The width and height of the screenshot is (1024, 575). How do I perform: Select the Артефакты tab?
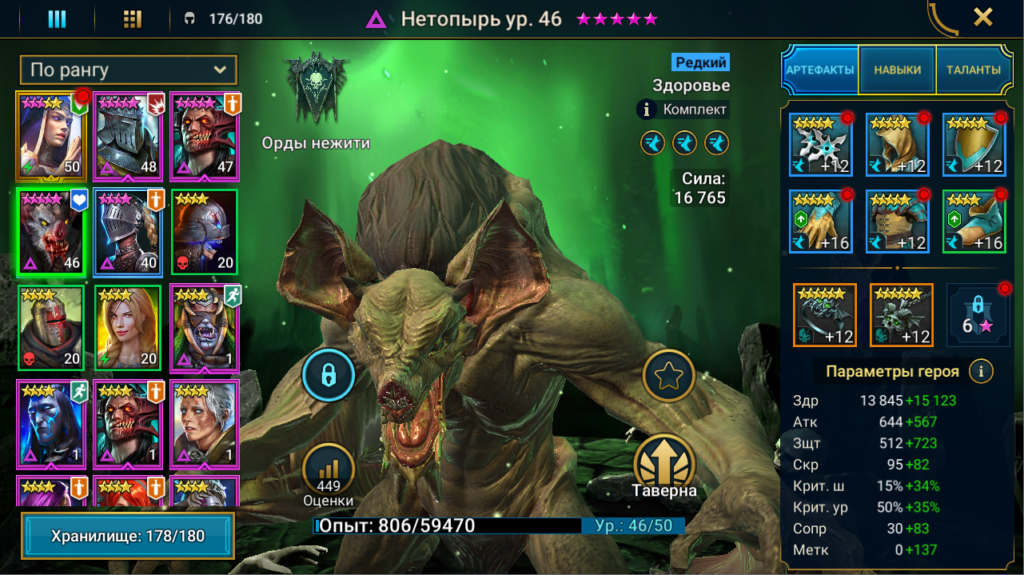click(820, 70)
